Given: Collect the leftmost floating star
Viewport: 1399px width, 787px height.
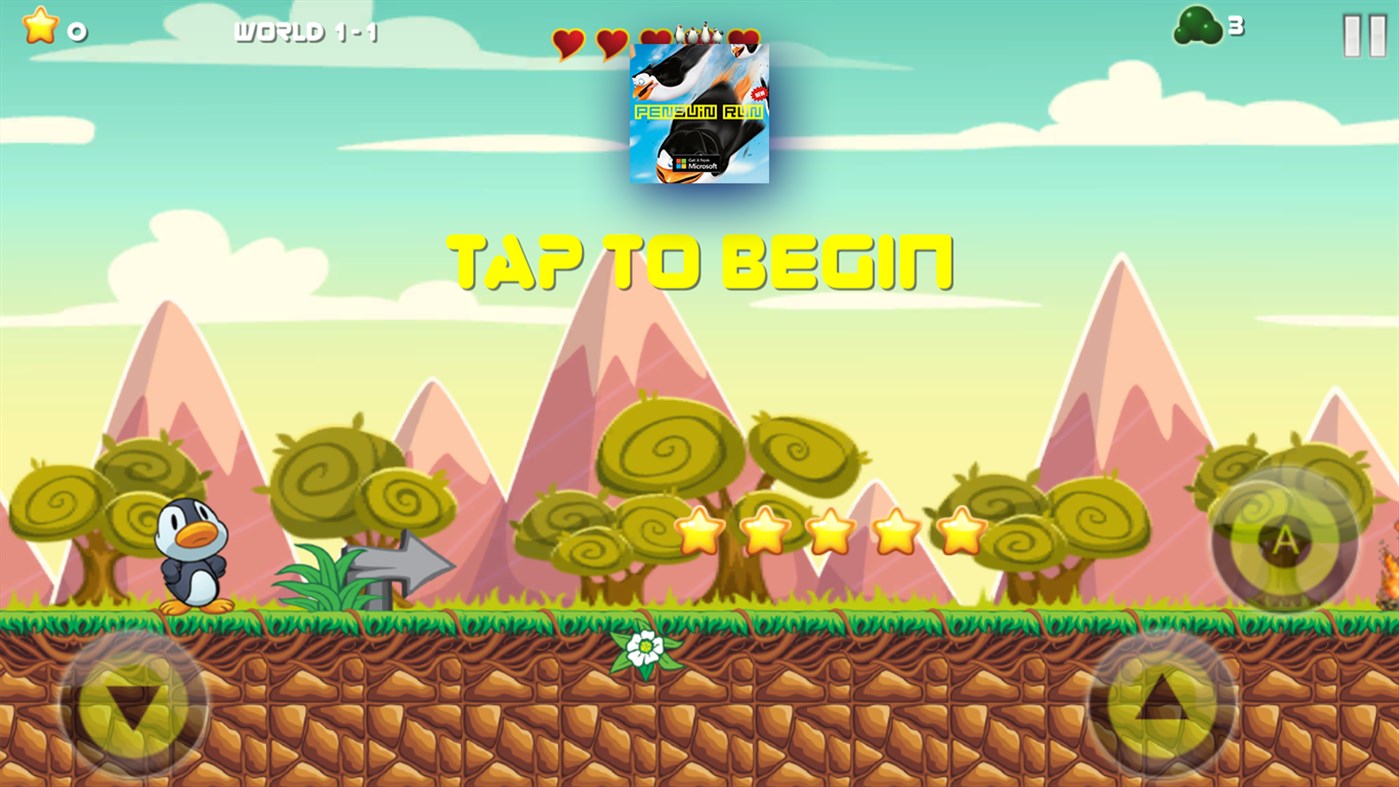Looking at the screenshot, I should pyautogui.click(x=700, y=530).
